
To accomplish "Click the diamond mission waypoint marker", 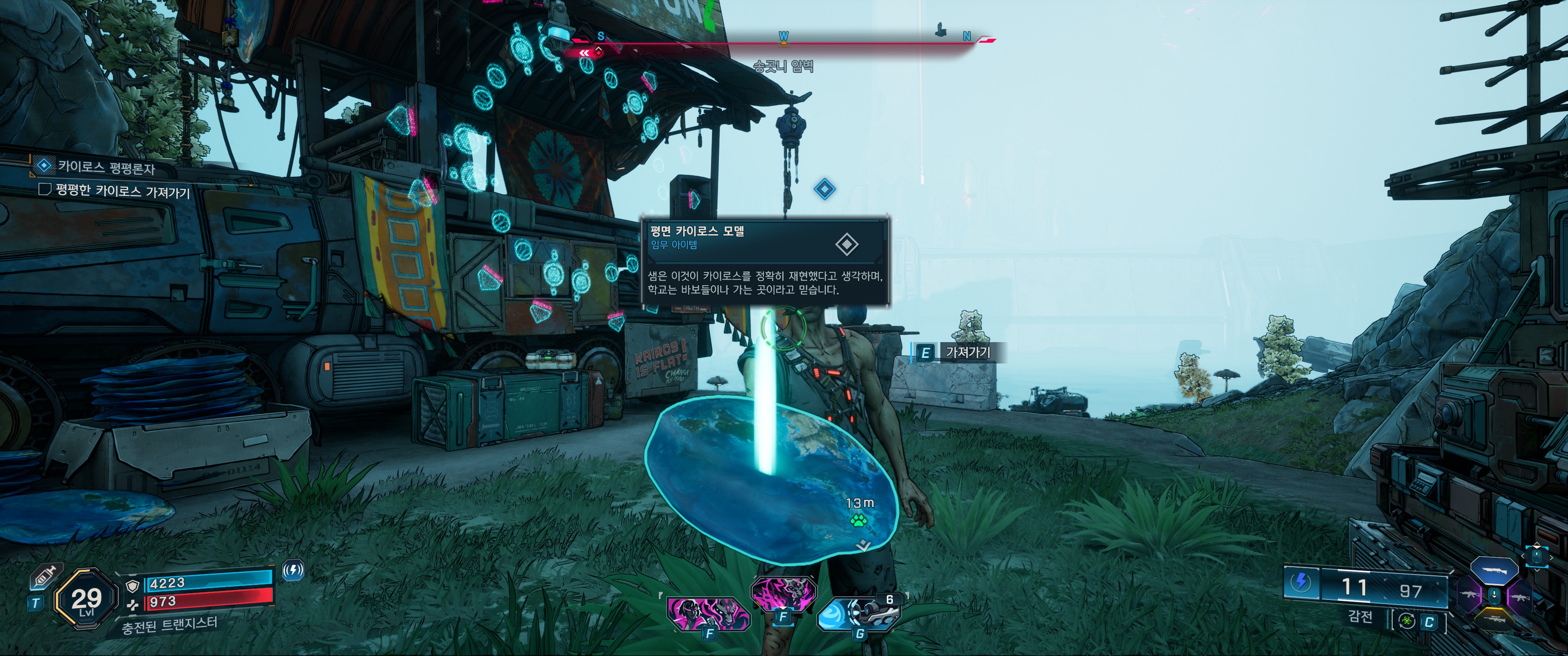I will 824,189.
